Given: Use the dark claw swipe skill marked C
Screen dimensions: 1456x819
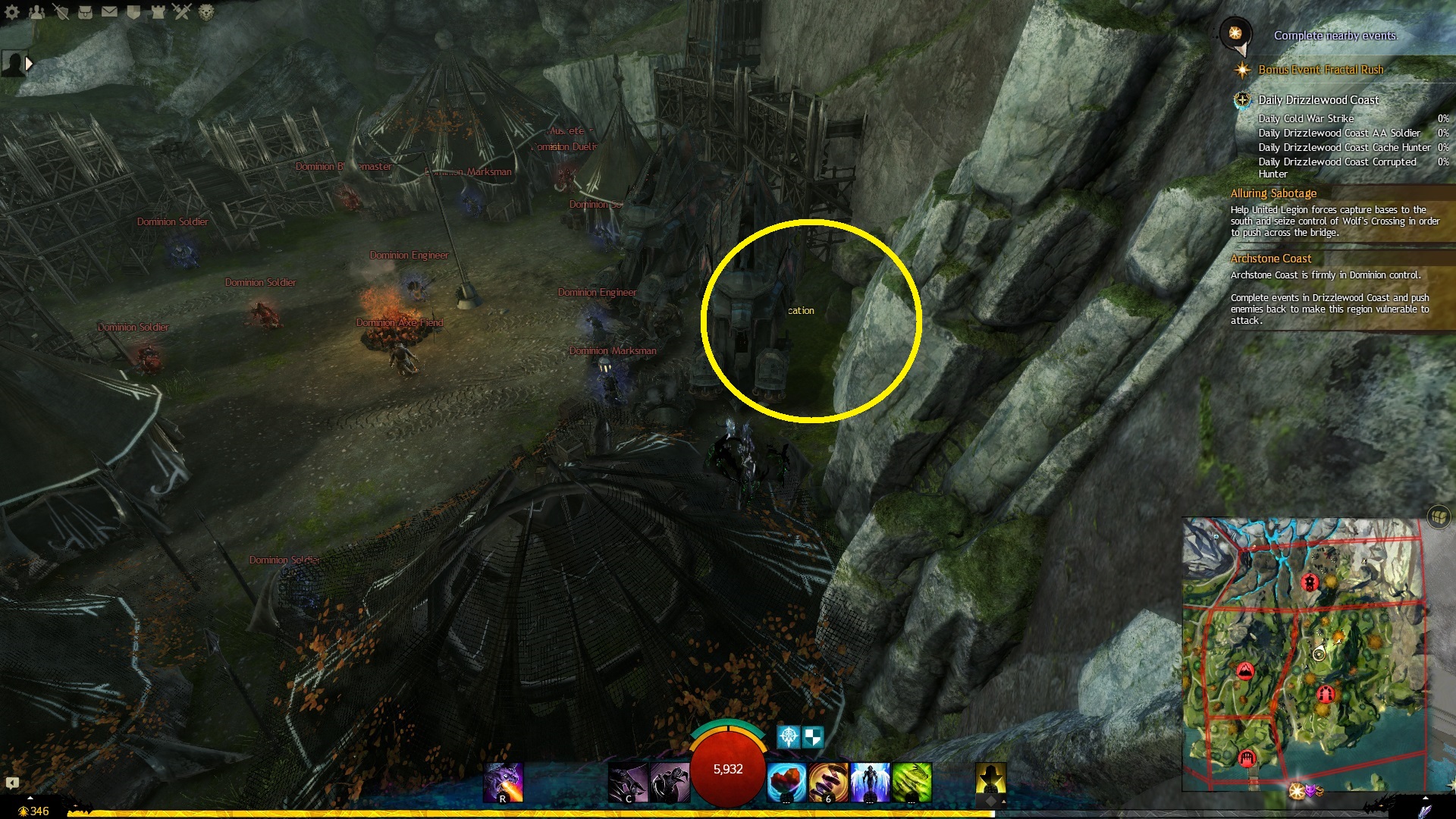Looking at the screenshot, I should [628, 783].
